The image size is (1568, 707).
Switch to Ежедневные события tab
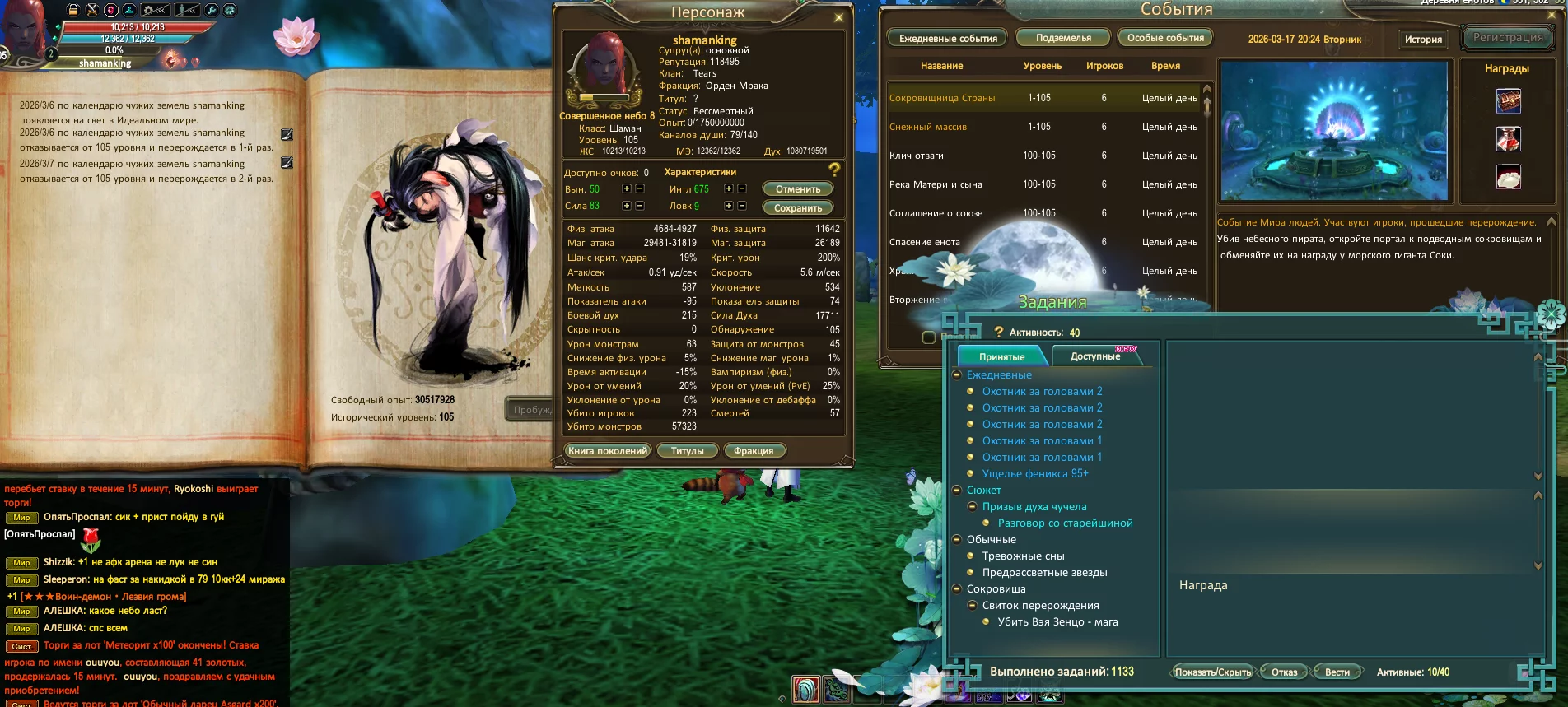948,39
